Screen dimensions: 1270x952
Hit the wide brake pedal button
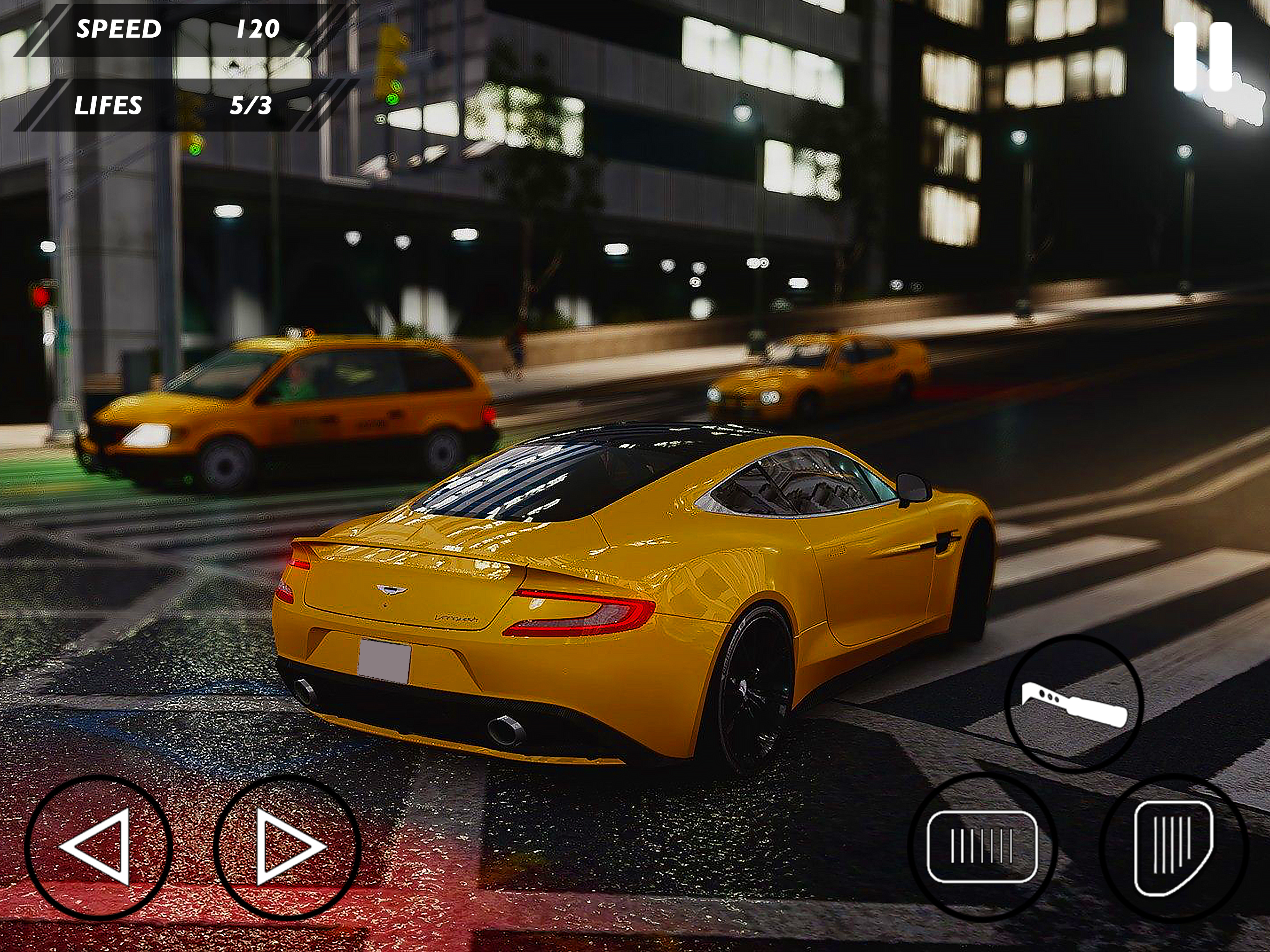[x=982, y=846]
